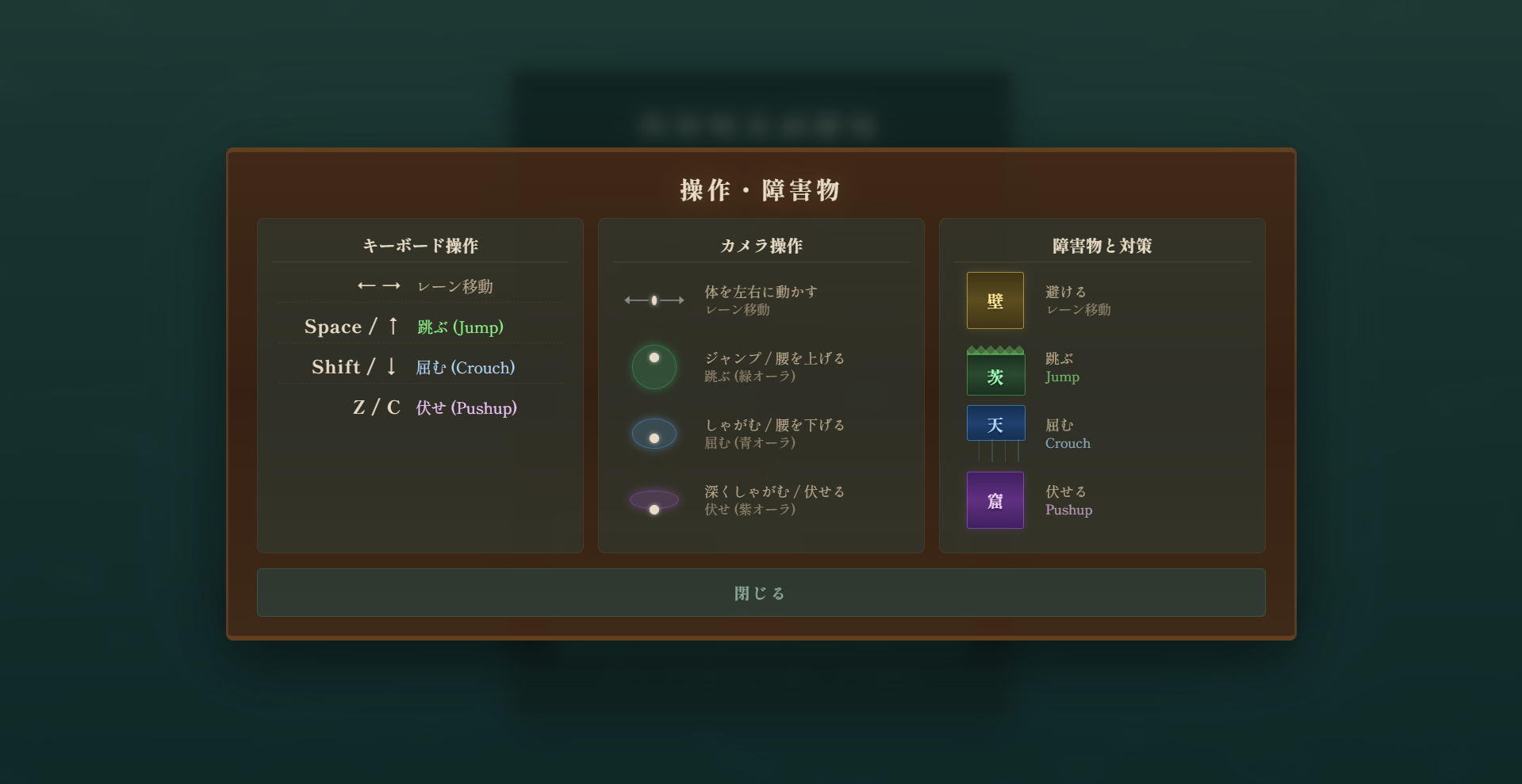1522x784 pixels.
Task: Click the purple pushup aura icon
Action: [654, 500]
